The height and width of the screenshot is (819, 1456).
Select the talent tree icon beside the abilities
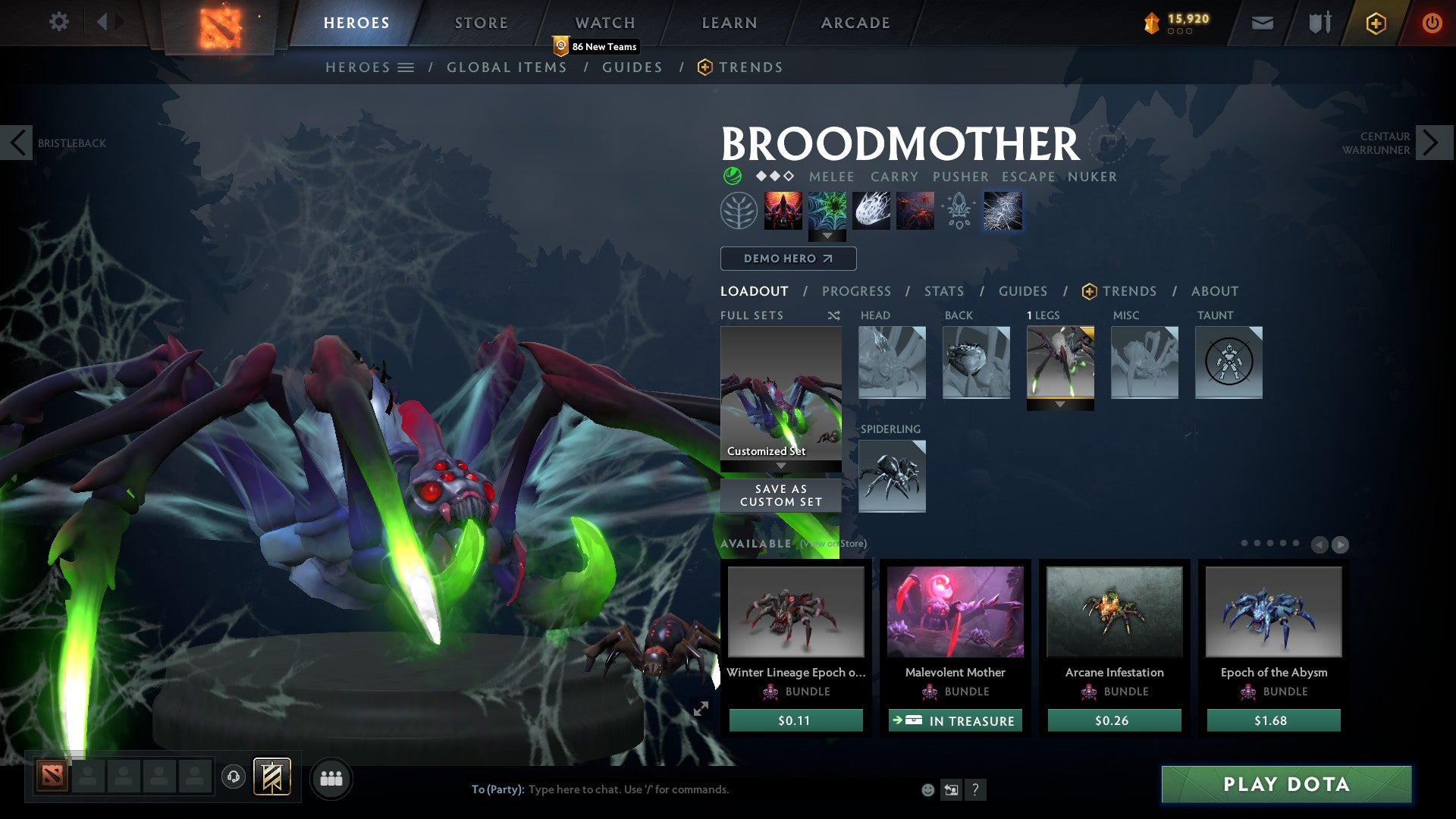pos(1001,211)
